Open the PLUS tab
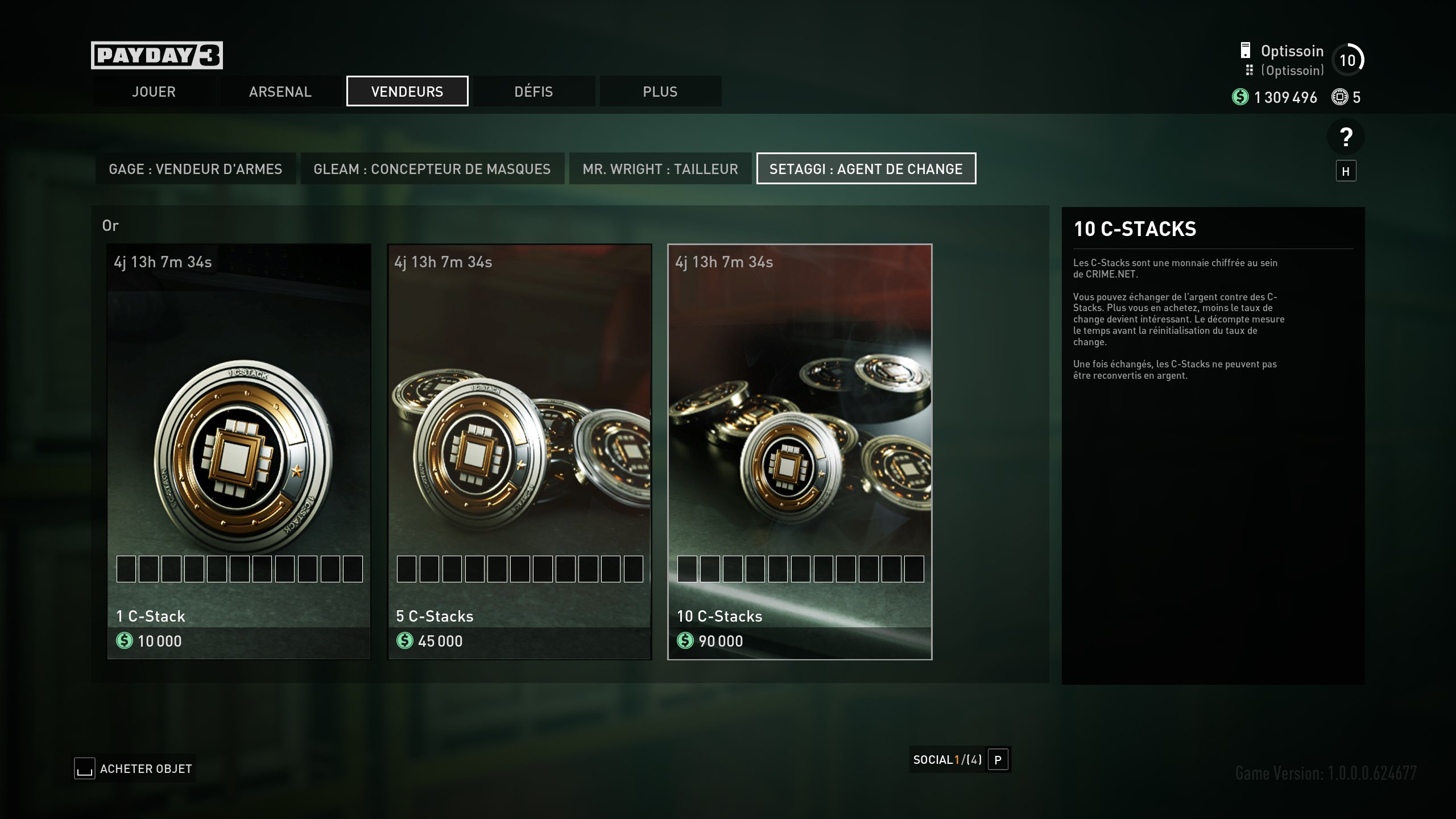Image resolution: width=1456 pixels, height=819 pixels. click(x=660, y=92)
